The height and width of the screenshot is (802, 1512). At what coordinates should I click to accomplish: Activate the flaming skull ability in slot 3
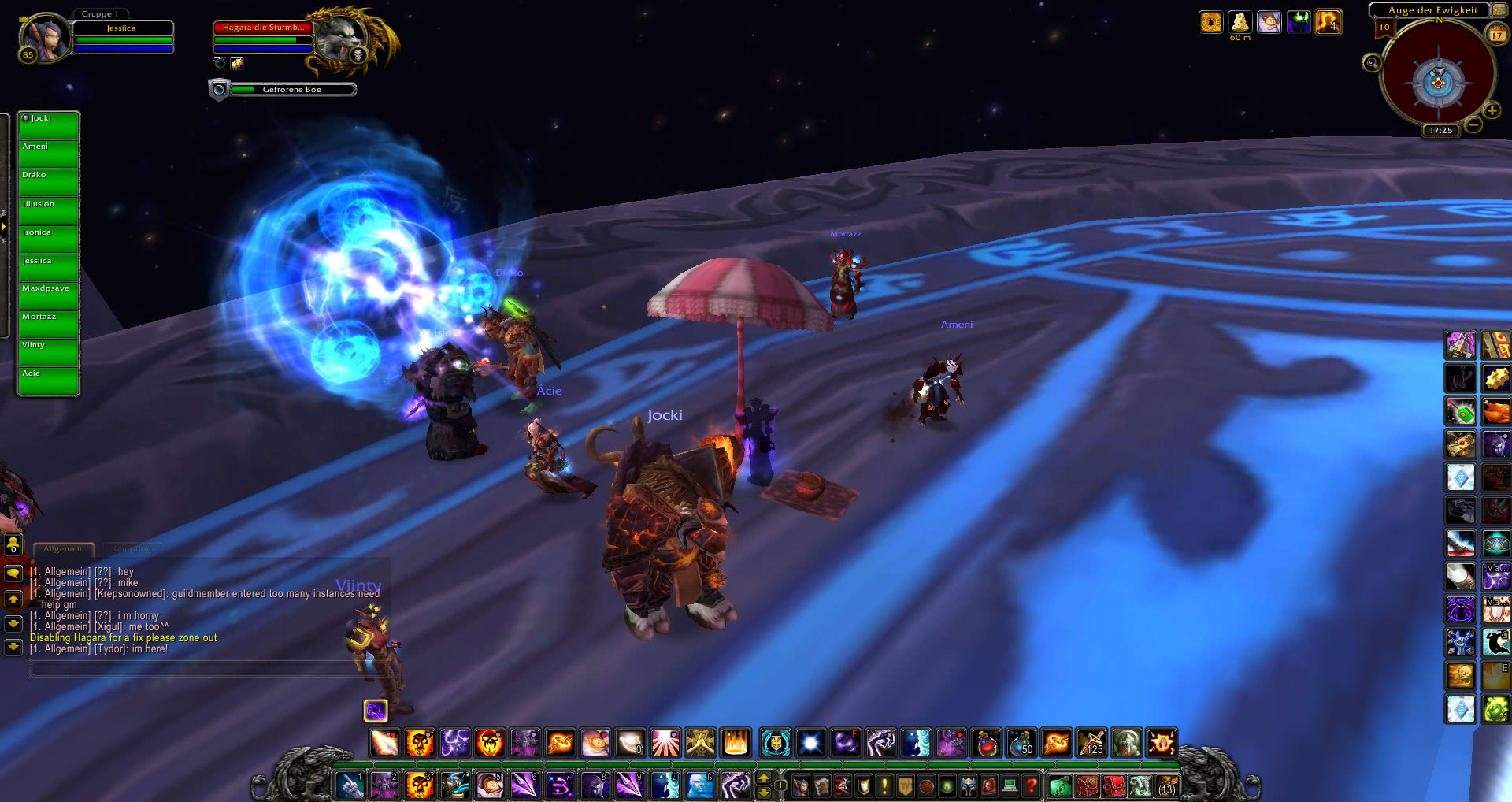pos(419,785)
